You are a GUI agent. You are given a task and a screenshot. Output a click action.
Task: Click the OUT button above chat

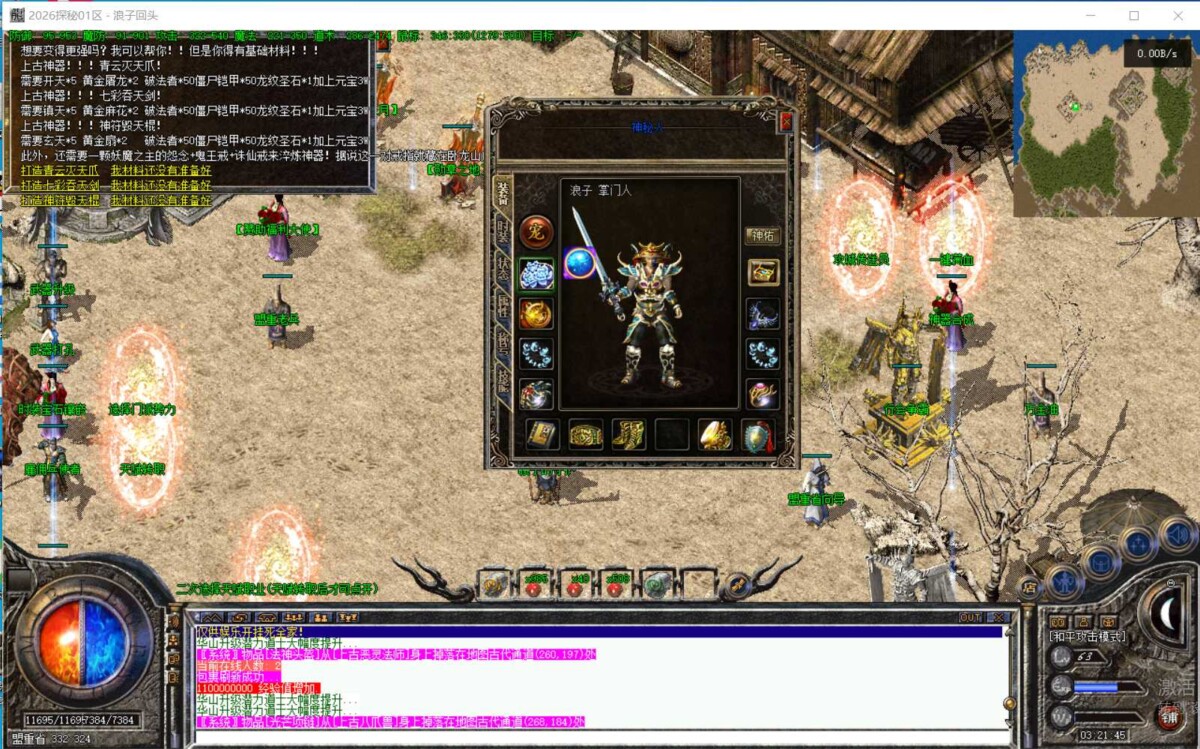click(x=970, y=617)
